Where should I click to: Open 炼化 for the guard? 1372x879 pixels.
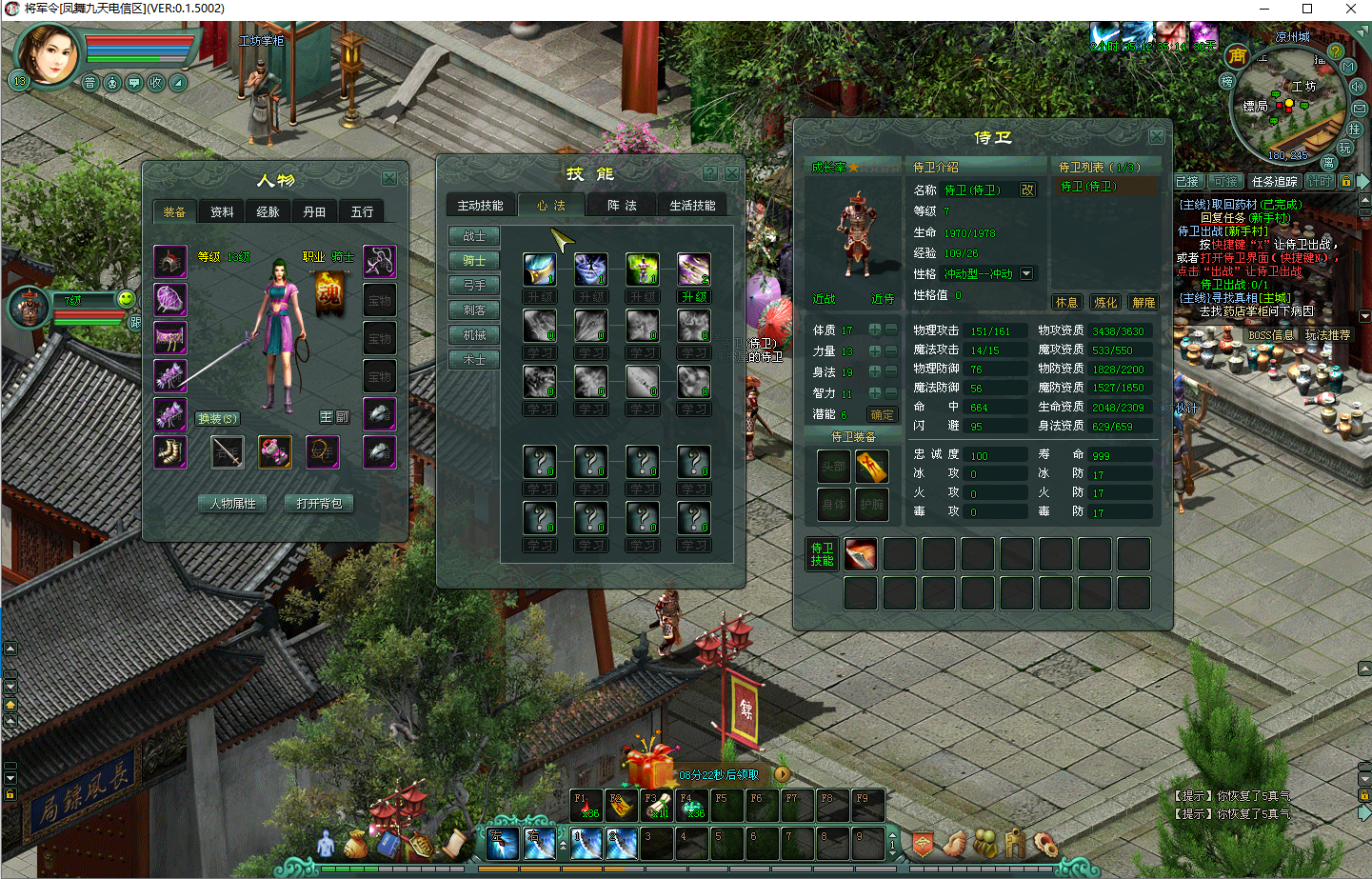pos(1105,302)
